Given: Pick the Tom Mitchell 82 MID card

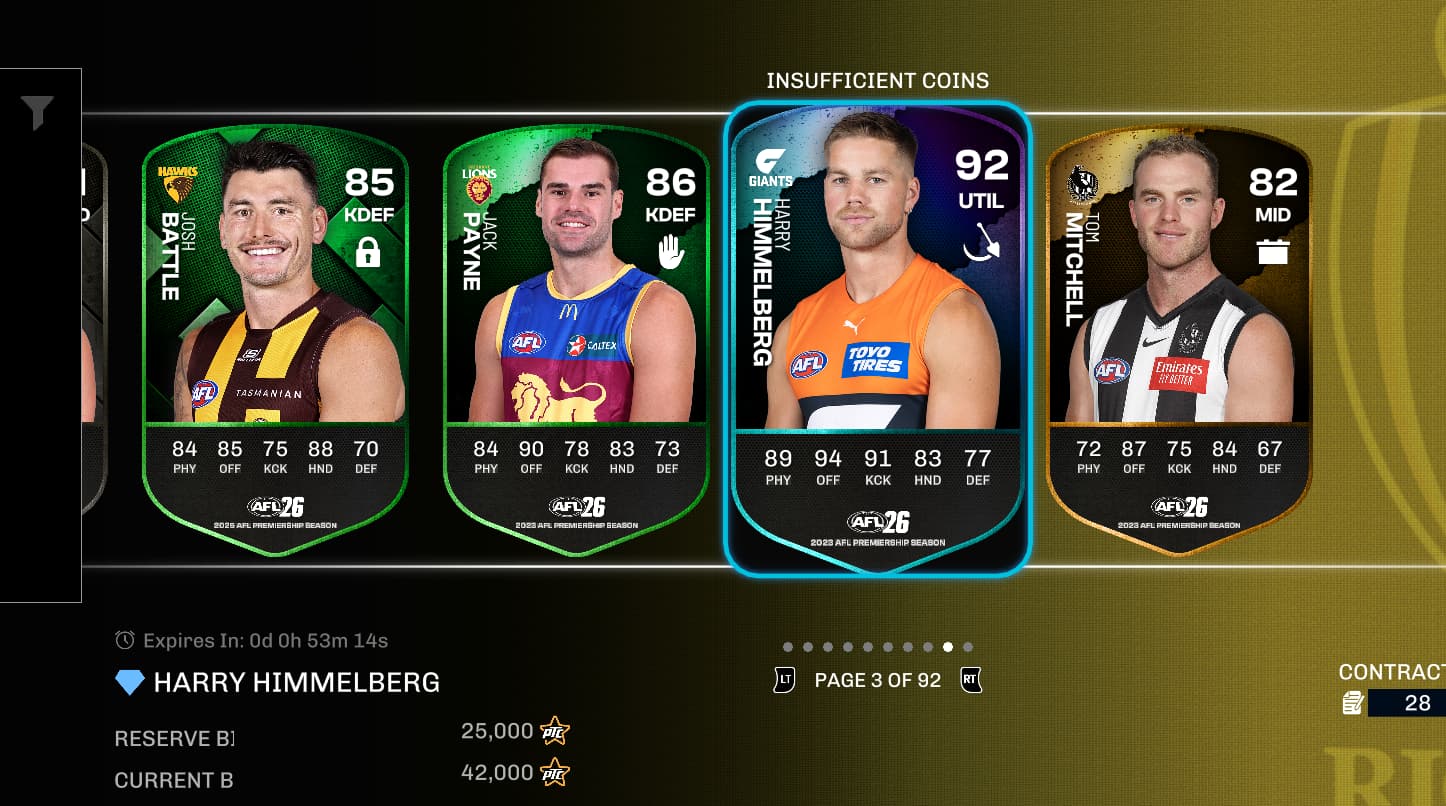Looking at the screenshot, I should [1178, 330].
